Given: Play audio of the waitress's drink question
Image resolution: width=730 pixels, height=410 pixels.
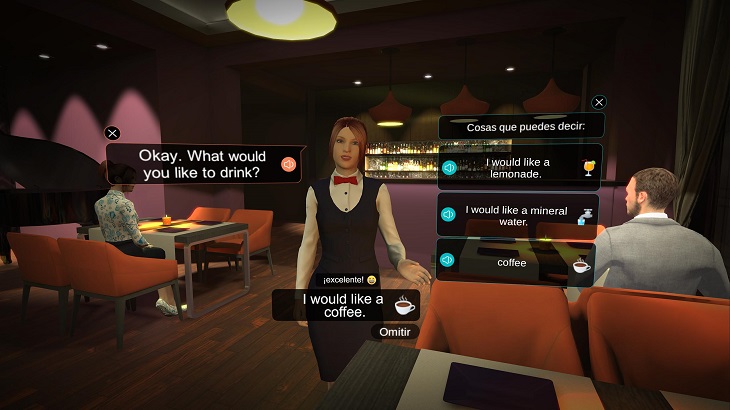Looking at the screenshot, I should click(288, 164).
